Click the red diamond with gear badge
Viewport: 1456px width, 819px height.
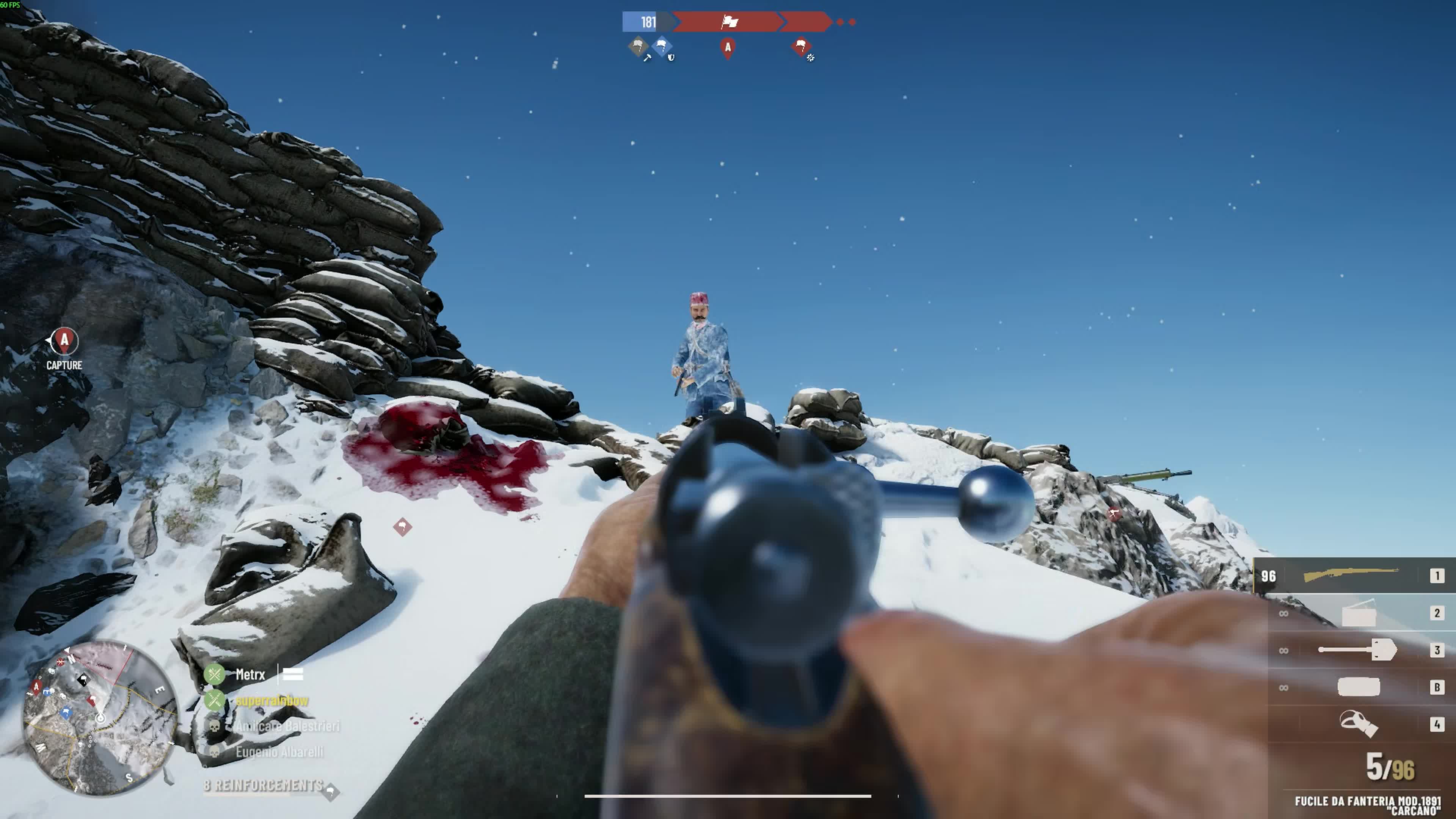point(801,46)
